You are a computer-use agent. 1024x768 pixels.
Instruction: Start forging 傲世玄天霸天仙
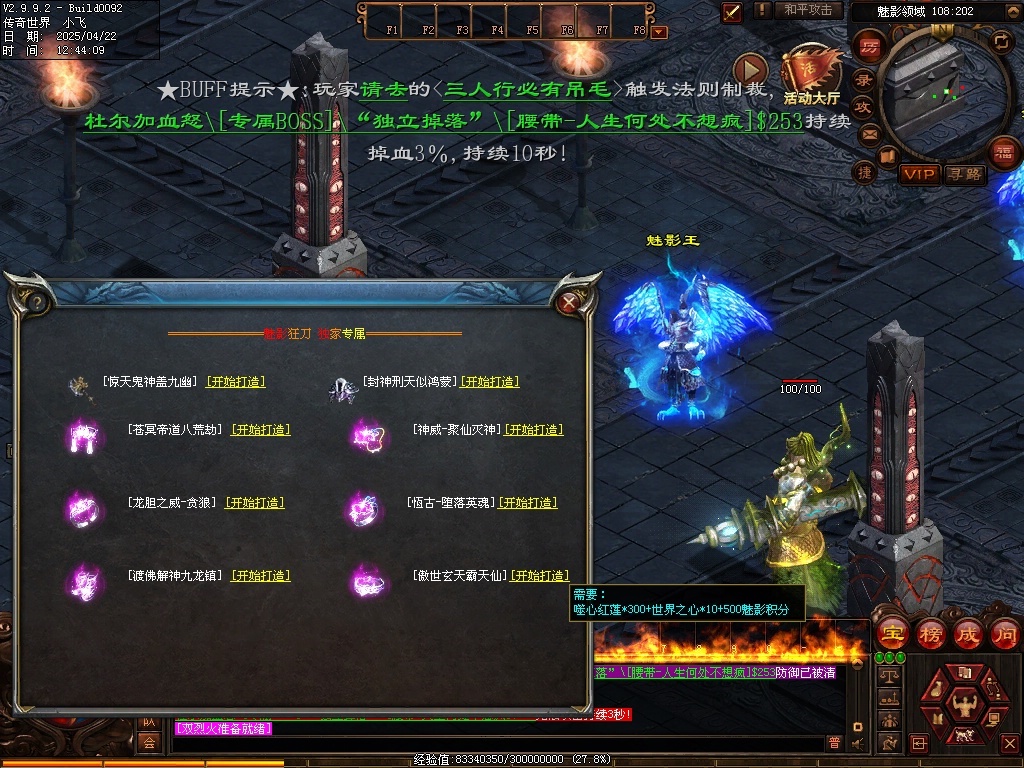coord(540,576)
